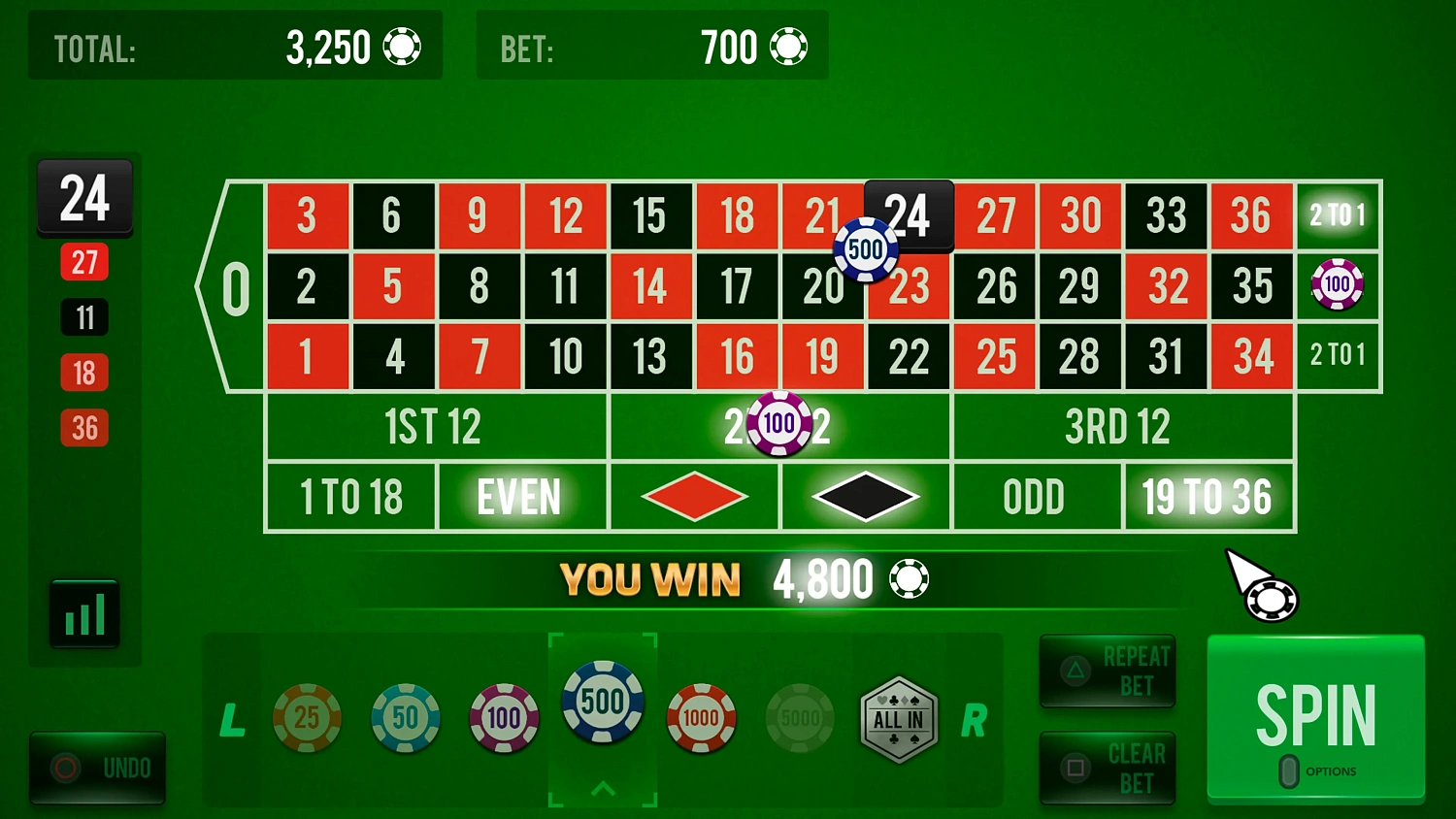Screen dimensions: 1456x819
Task: Pick the 100 value chip
Action: (504, 718)
